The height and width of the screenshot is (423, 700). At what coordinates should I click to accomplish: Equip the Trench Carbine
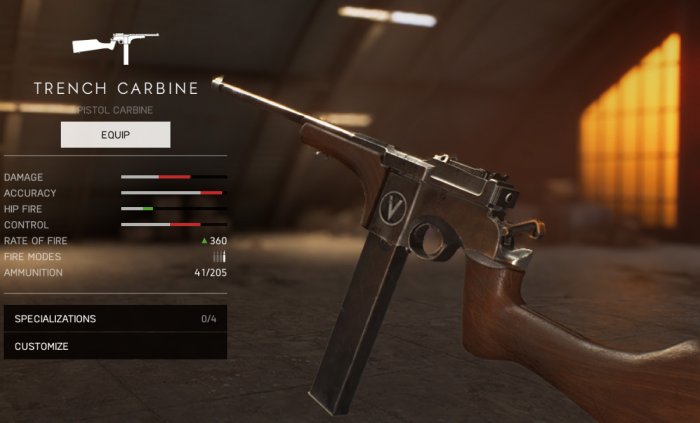pos(115,134)
